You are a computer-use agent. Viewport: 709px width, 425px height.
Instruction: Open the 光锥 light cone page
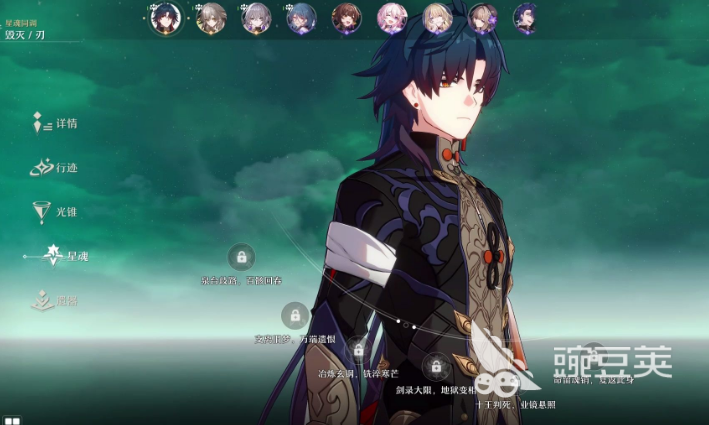click(x=56, y=212)
